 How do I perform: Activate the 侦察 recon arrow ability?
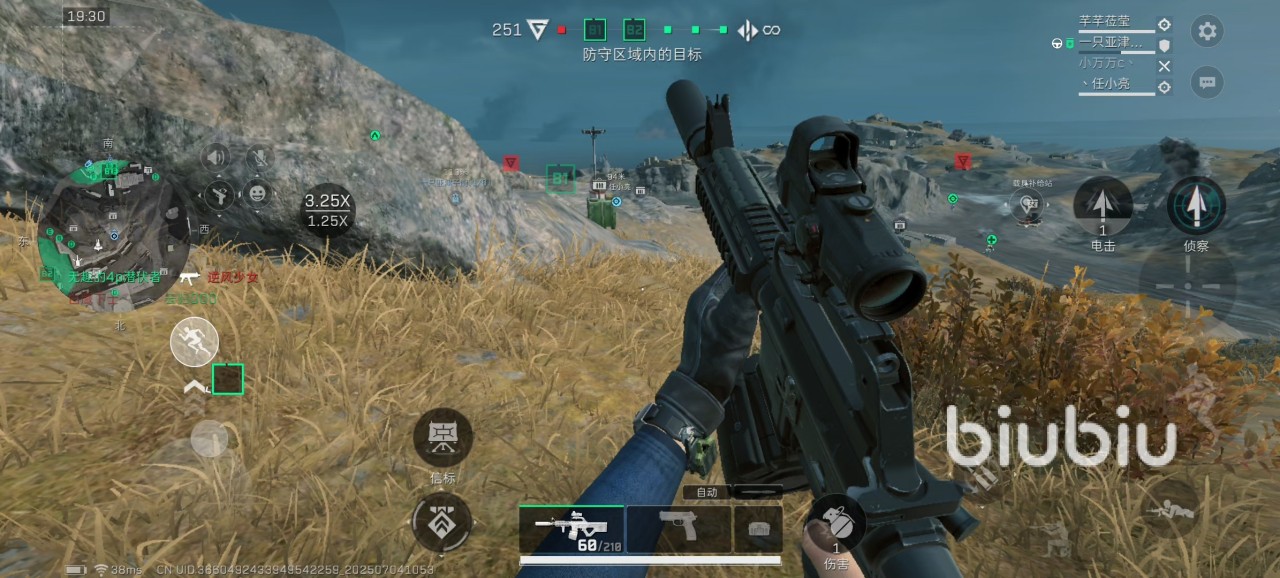1196,206
